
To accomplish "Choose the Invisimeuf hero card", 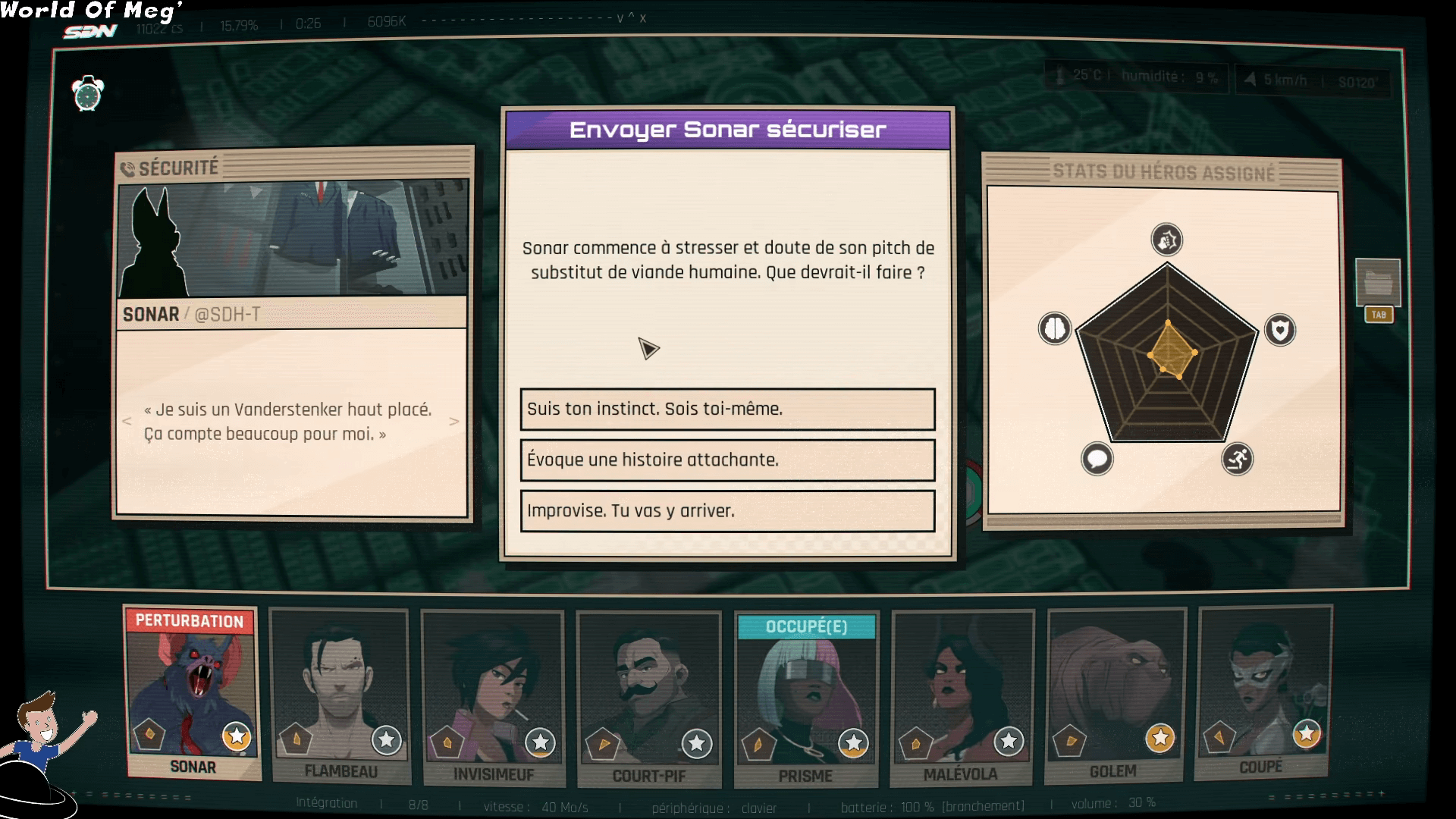I will [493, 698].
